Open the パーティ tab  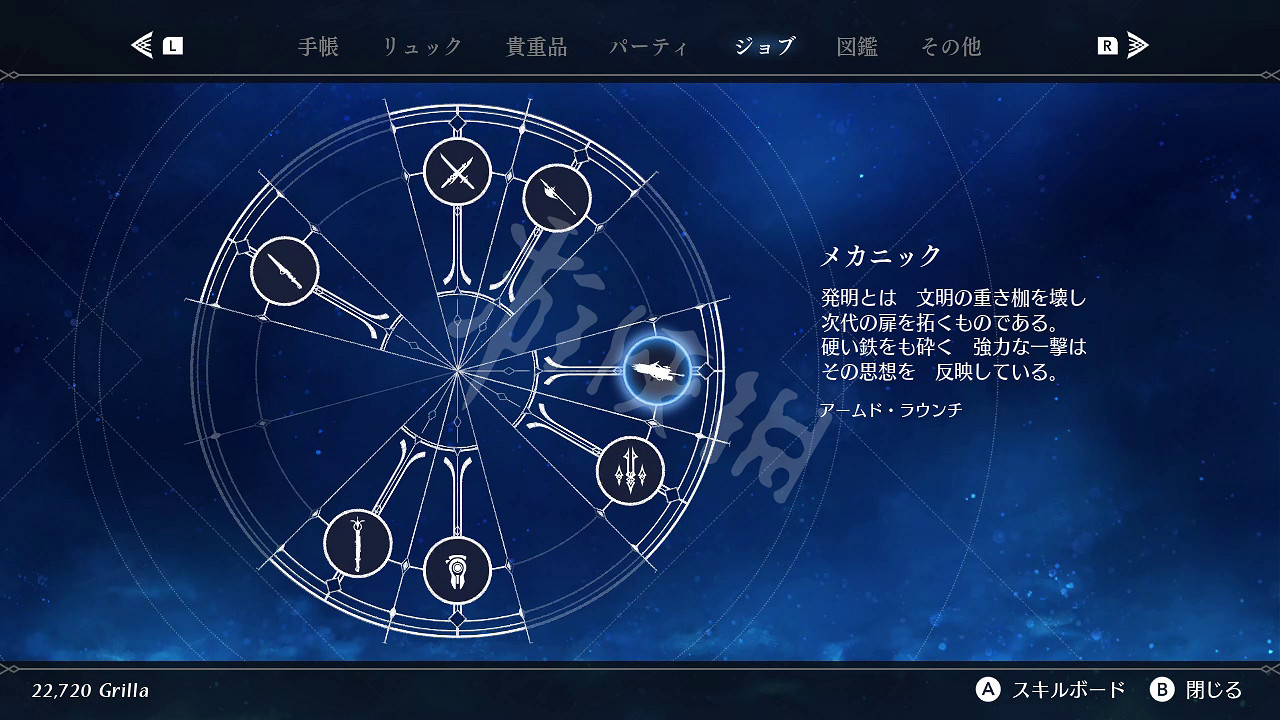(650, 45)
